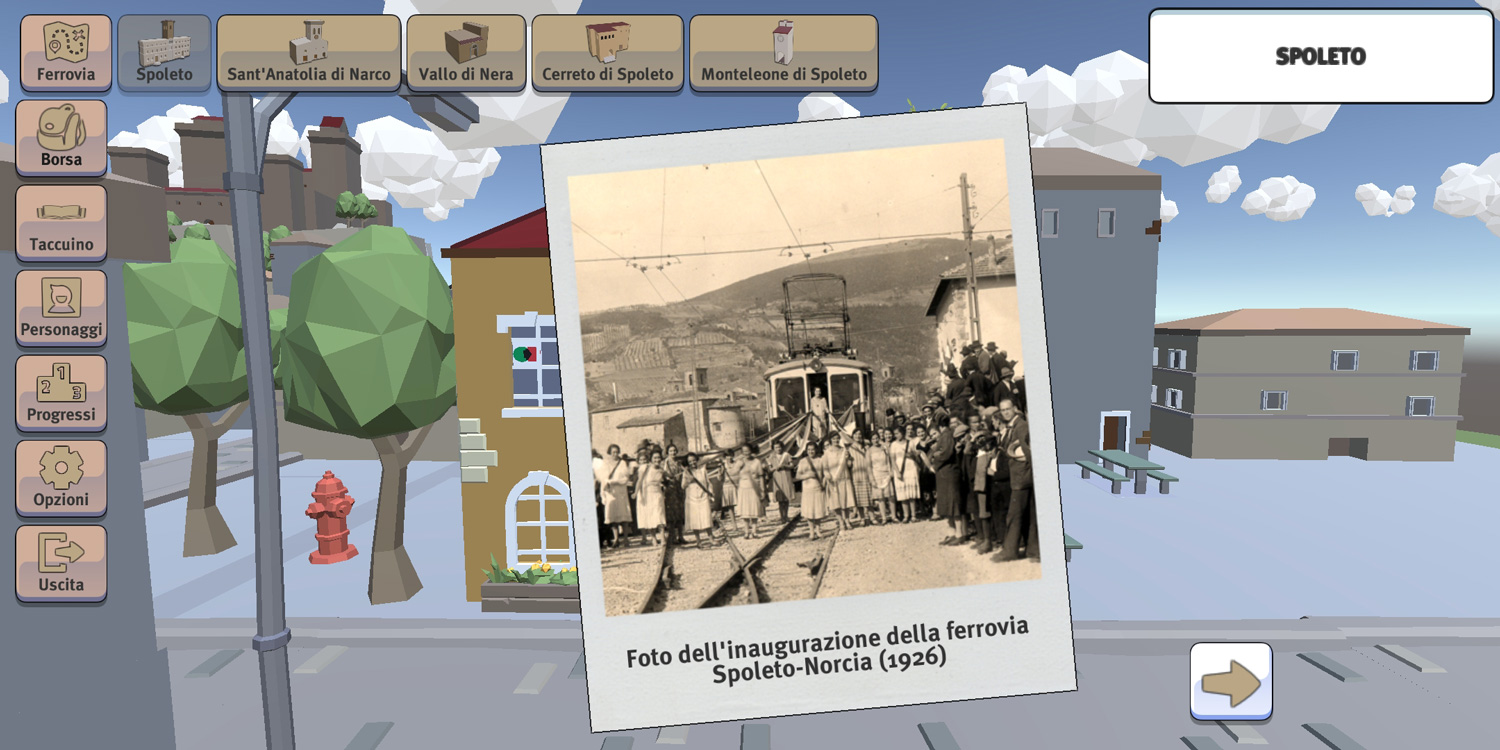Choose the Cerreto di Spoleto tab
Image resolution: width=1500 pixels, height=750 pixels.
607,52
